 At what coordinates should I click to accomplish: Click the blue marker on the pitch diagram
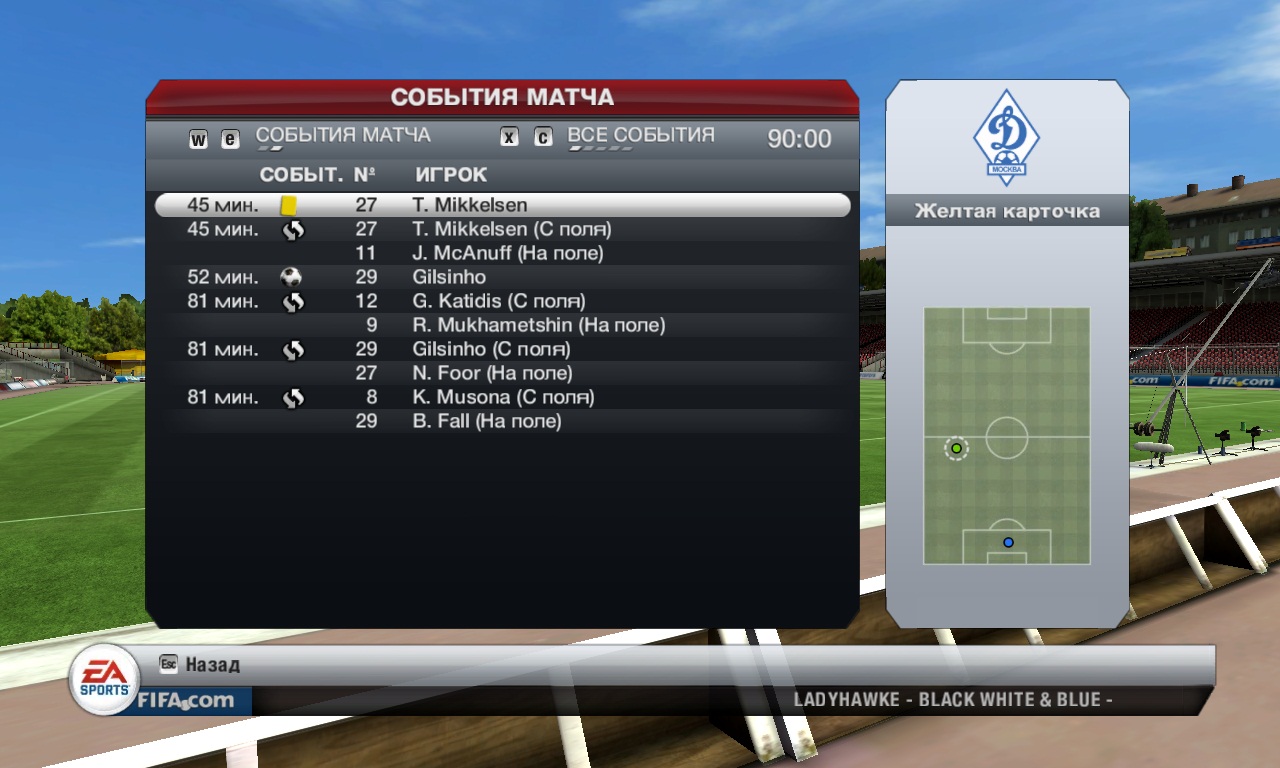[1008, 542]
